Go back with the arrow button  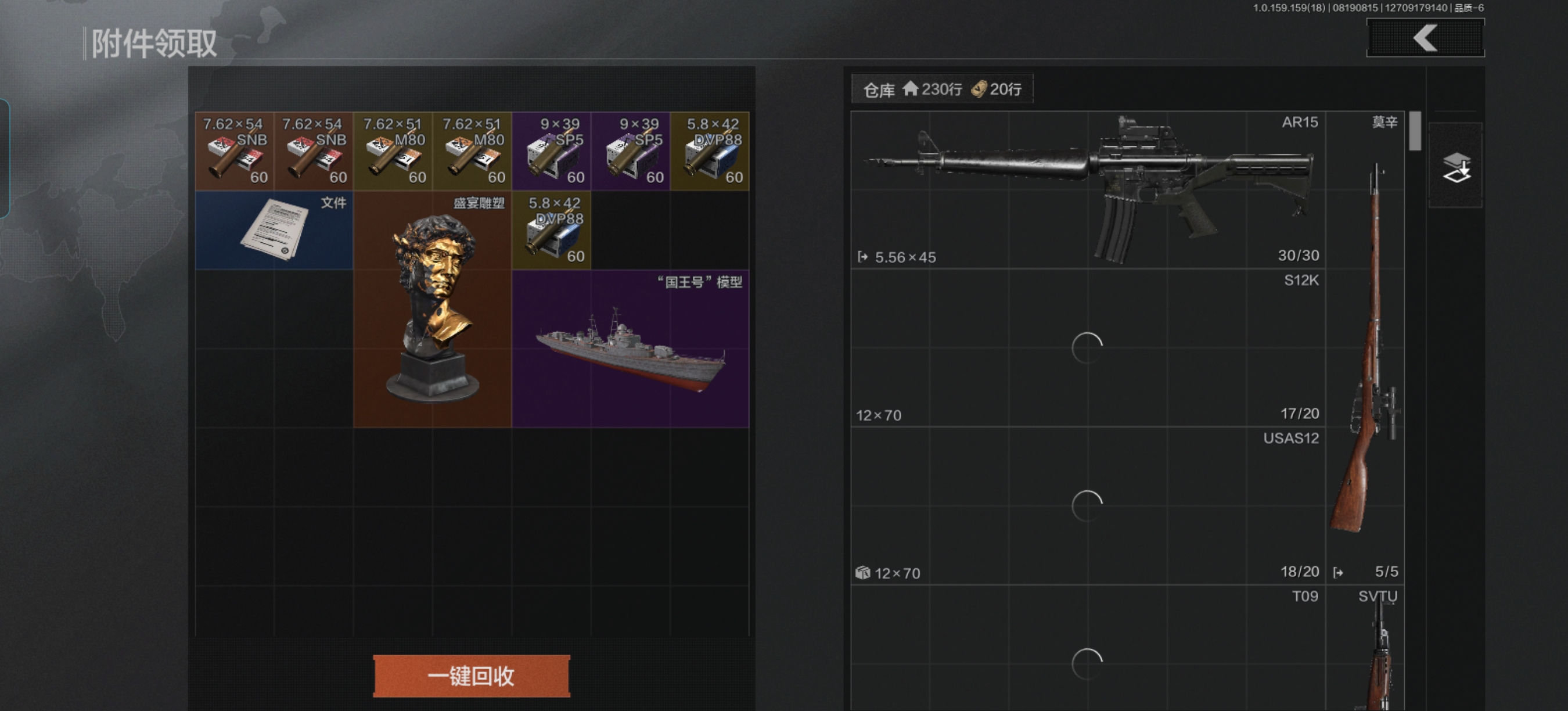[x=1425, y=38]
